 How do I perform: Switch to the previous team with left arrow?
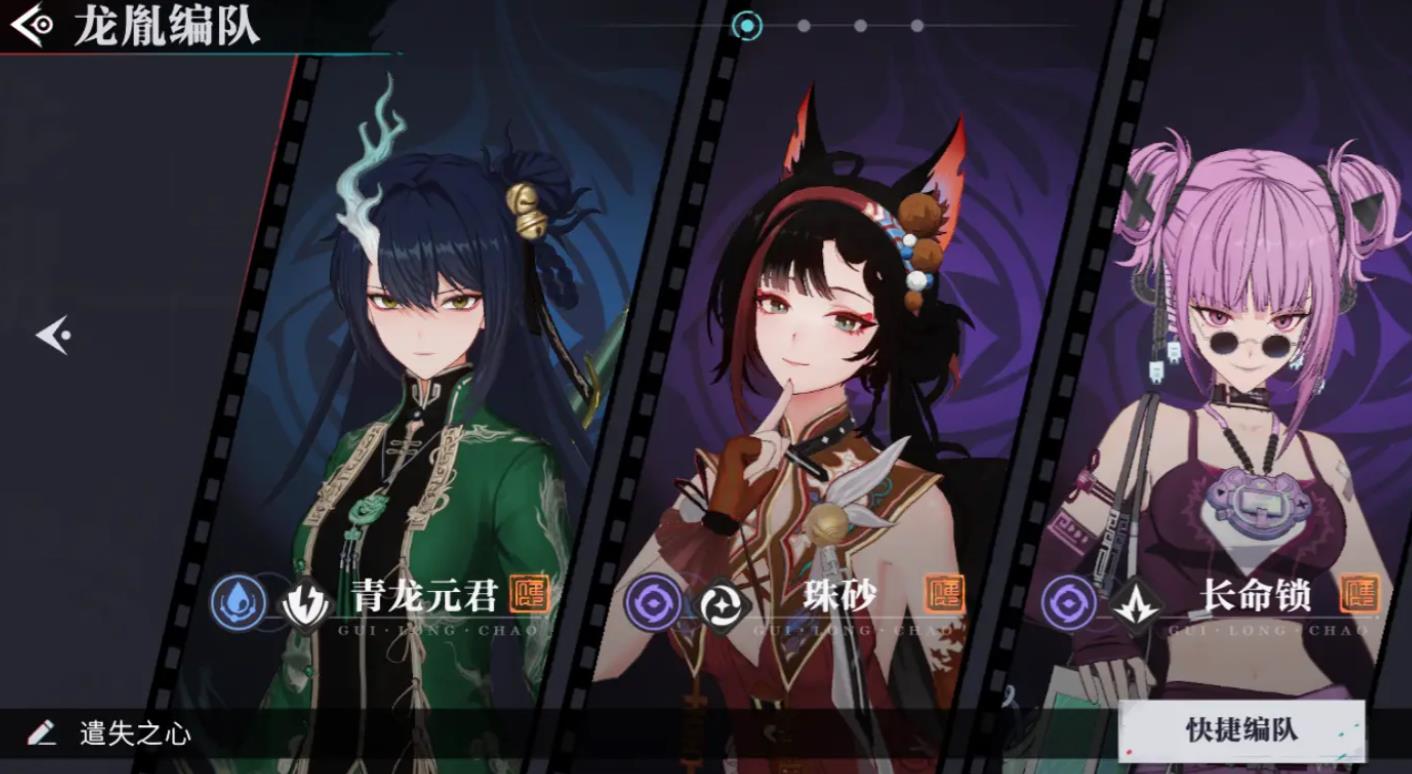(x=53, y=335)
